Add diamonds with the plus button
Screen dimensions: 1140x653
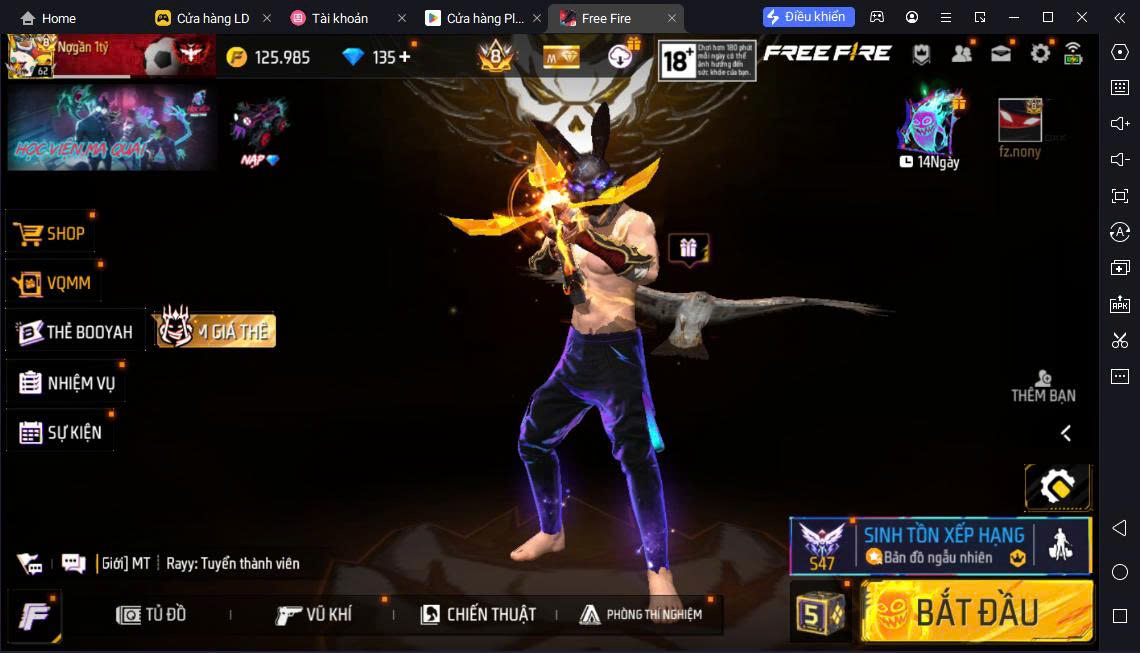[405, 57]
